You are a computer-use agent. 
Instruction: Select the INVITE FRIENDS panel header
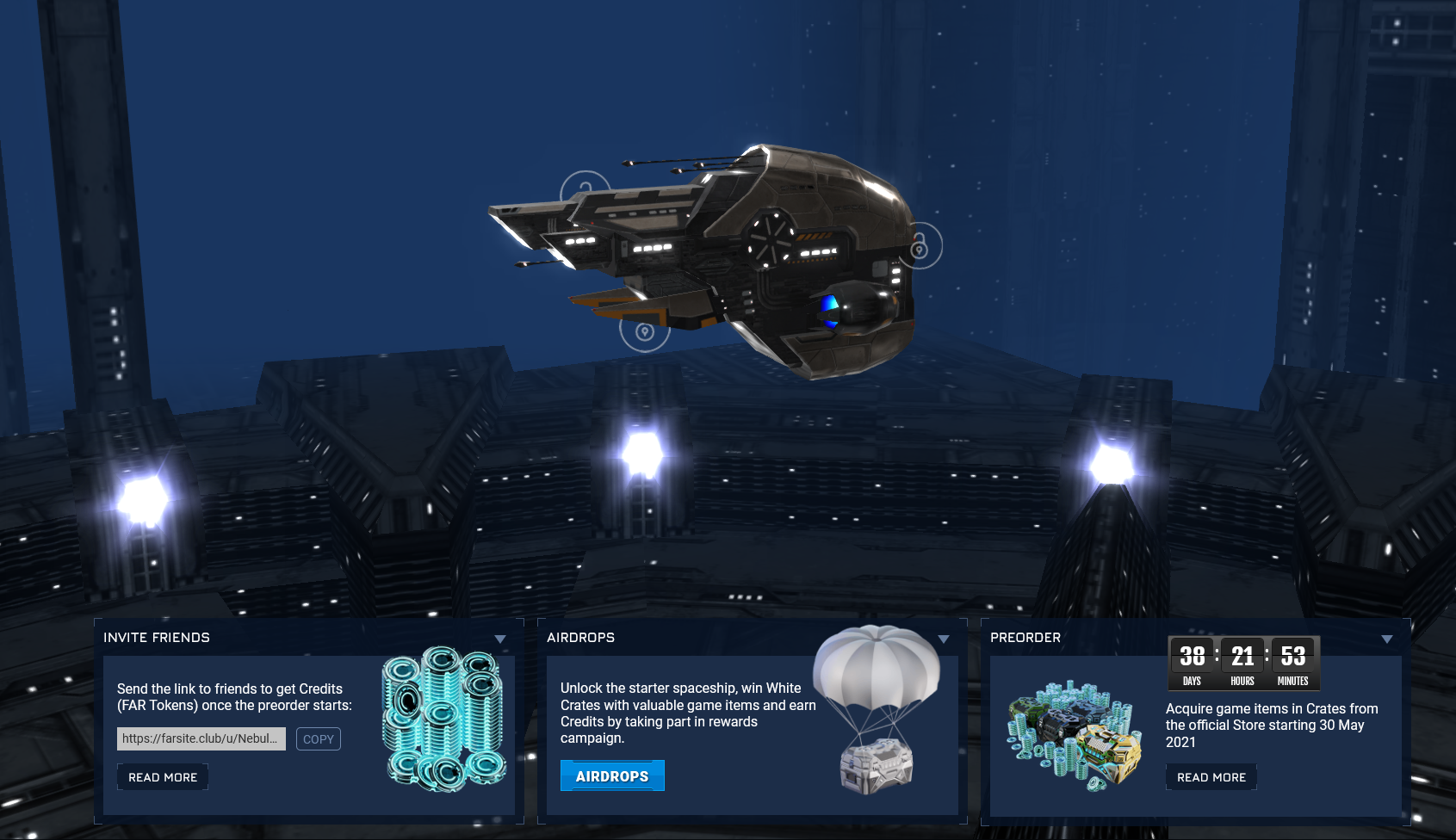(158, 638)
